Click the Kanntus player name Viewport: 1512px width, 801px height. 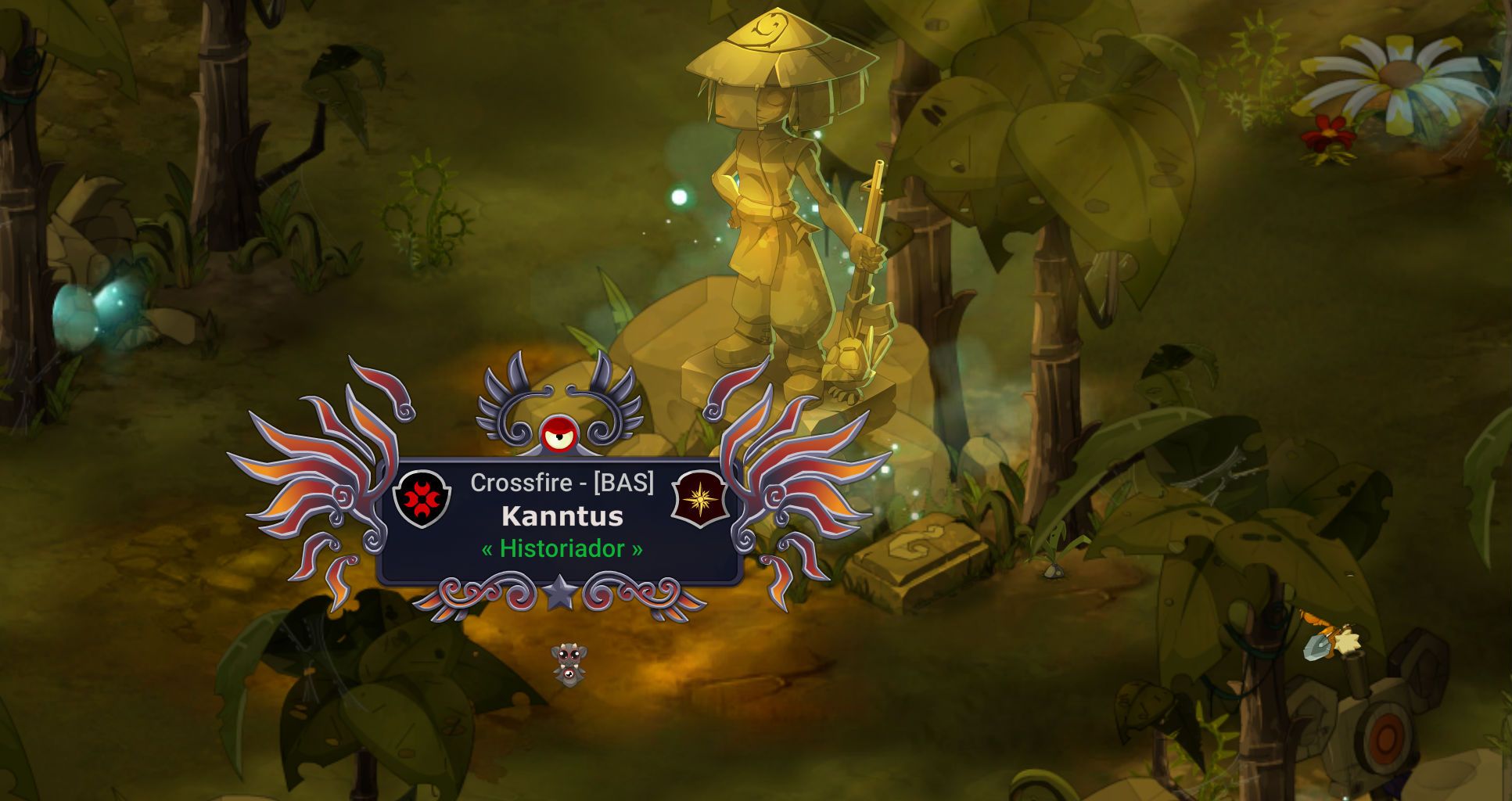(x=562, y=516)
